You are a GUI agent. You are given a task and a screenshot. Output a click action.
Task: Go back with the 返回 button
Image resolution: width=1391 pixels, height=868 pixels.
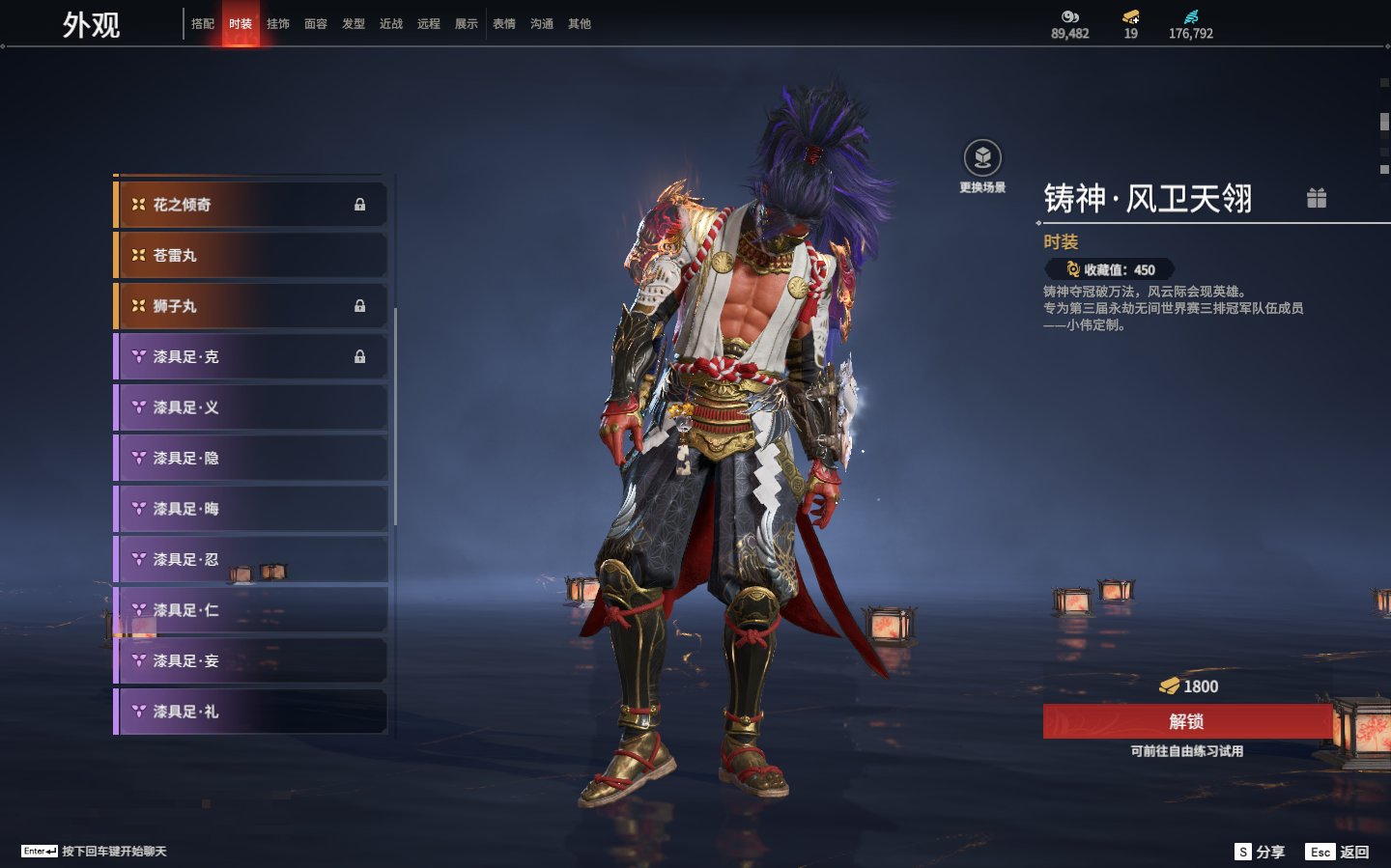[x=1338, y=852]
